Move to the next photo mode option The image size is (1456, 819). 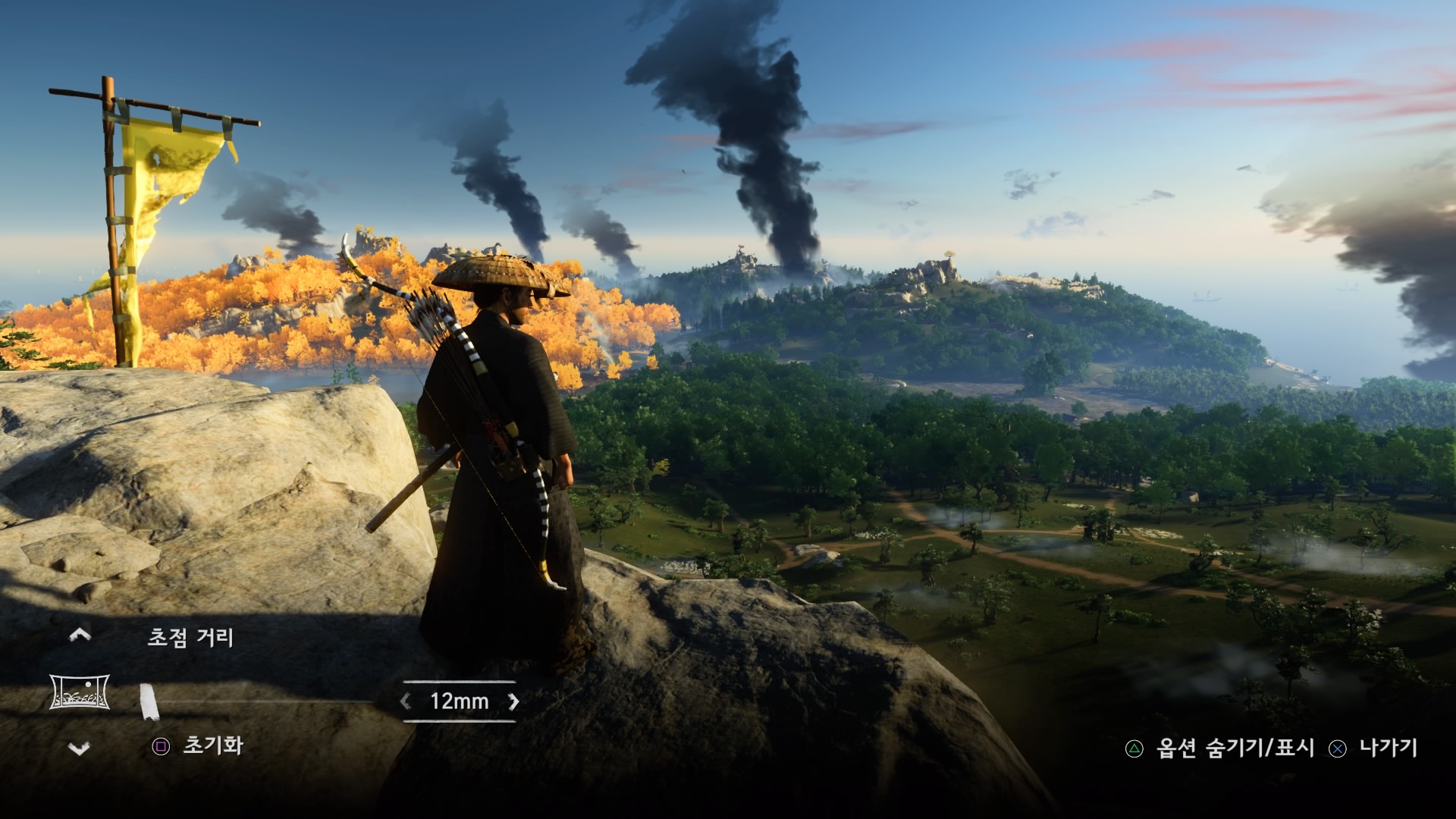(x=80, y=748)
